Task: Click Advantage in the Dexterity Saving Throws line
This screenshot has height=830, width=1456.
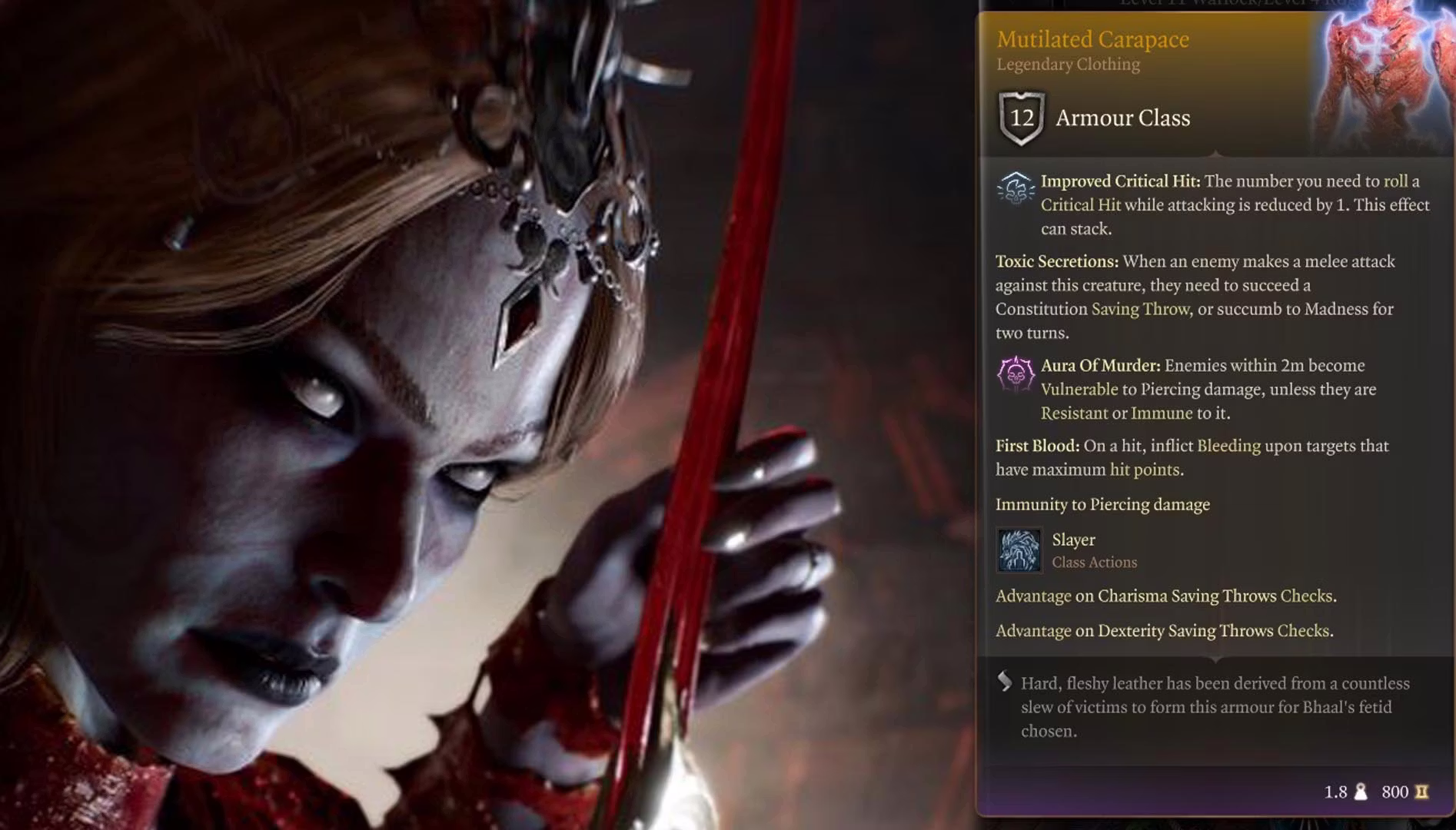Action: [1032, 631]
